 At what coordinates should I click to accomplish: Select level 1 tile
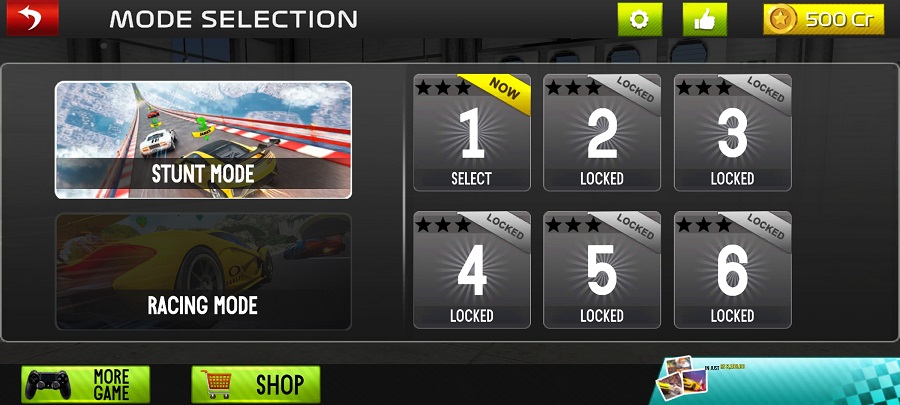(471, 132)
